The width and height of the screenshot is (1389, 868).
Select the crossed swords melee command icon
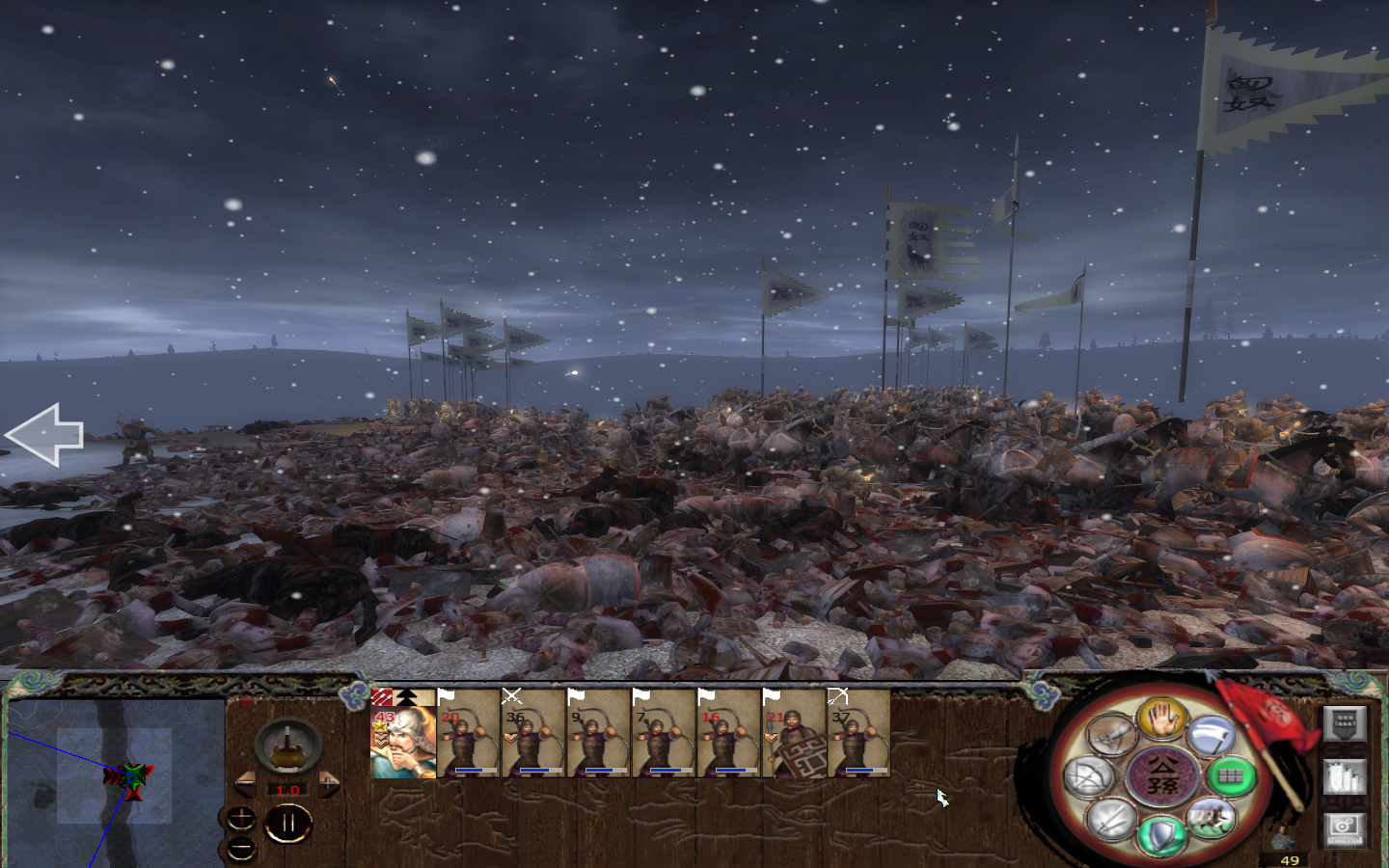(1111, 821)
